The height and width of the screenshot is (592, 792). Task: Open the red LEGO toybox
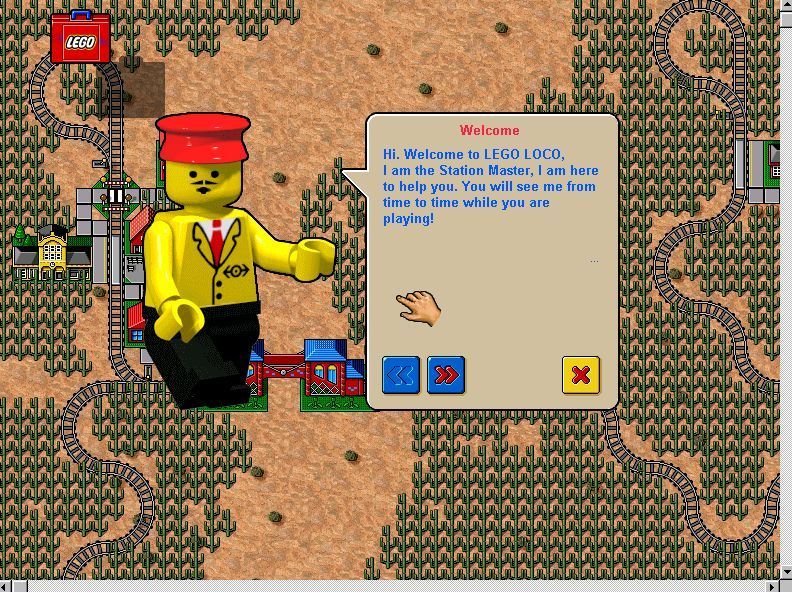pos(80,39)
